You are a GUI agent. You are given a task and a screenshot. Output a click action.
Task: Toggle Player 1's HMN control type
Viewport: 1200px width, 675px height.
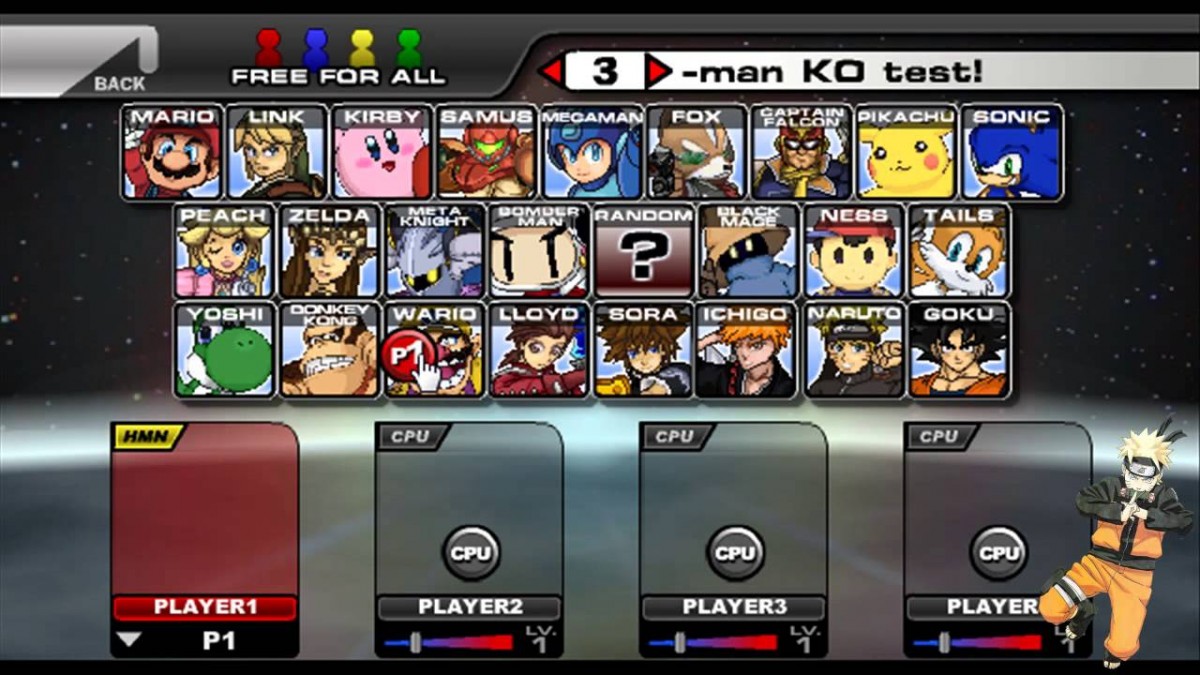click(x=148, y=436)
